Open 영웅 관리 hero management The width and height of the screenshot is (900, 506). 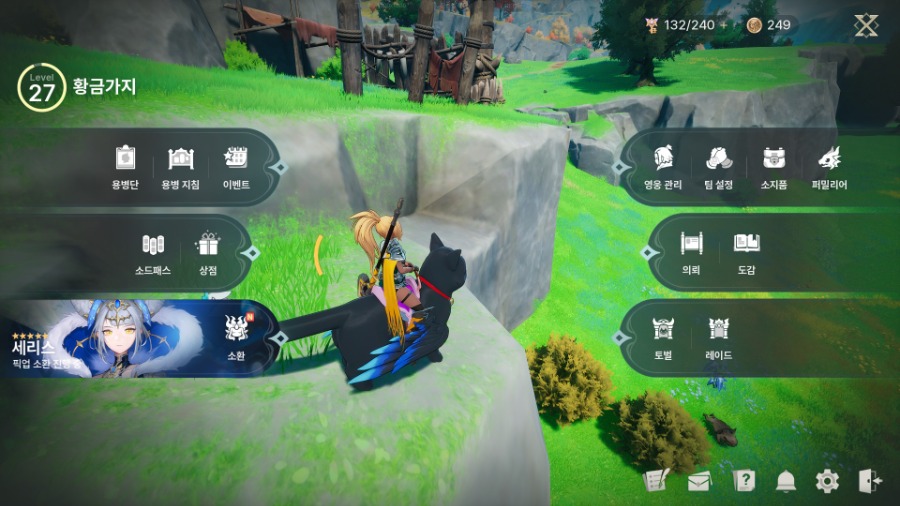pos(663,165)
